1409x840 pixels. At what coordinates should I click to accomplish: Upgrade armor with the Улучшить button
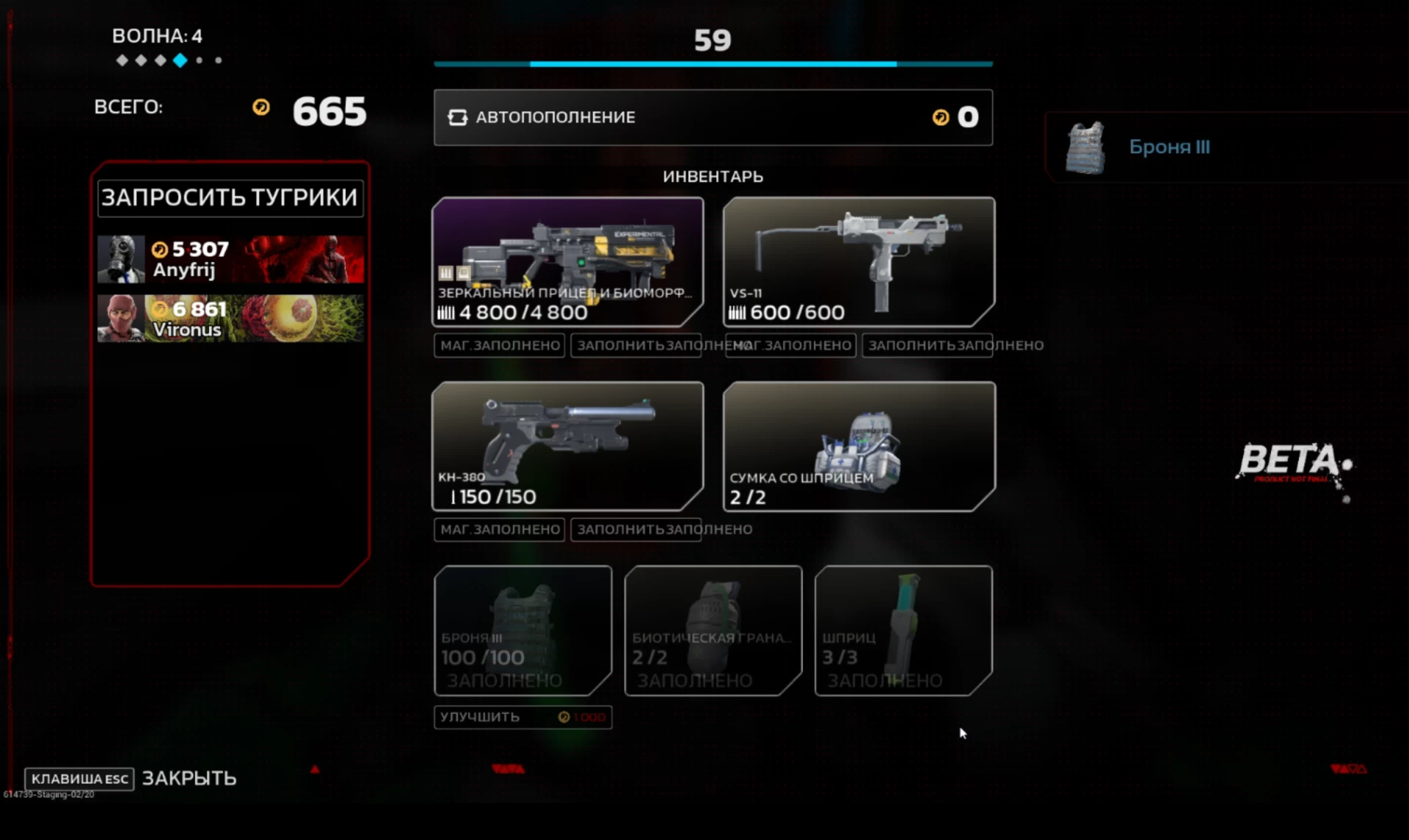523,717
